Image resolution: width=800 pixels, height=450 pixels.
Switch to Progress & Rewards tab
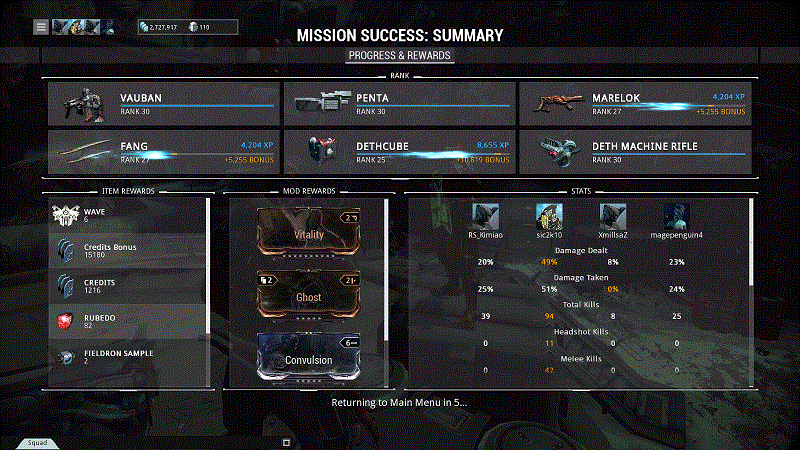[400, 55]
